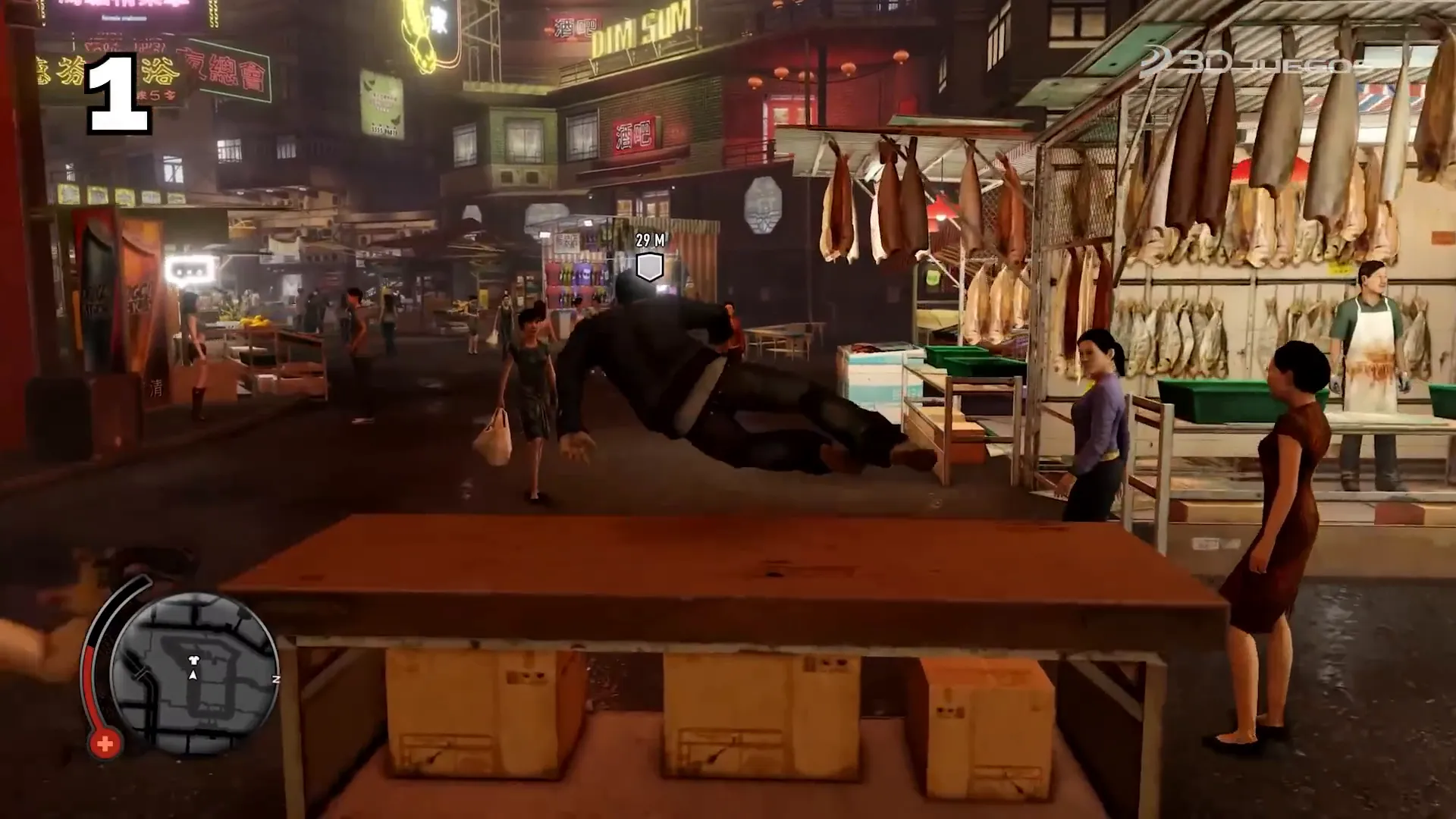The height and width of the screenshot is (819, 1456).
Task: Select the white shirt icon on the minimap
Action: (193, 661)
